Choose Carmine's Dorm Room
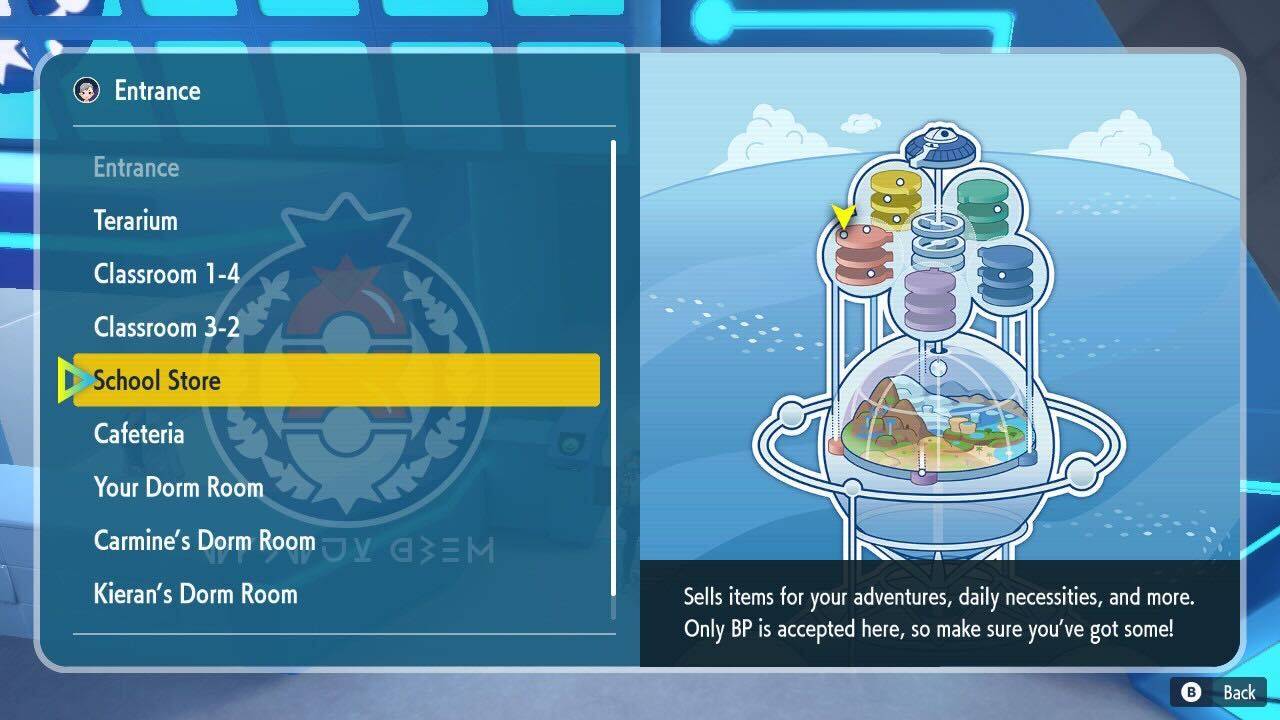Screen dimensions: 1280x720 [x=204, y=540]
